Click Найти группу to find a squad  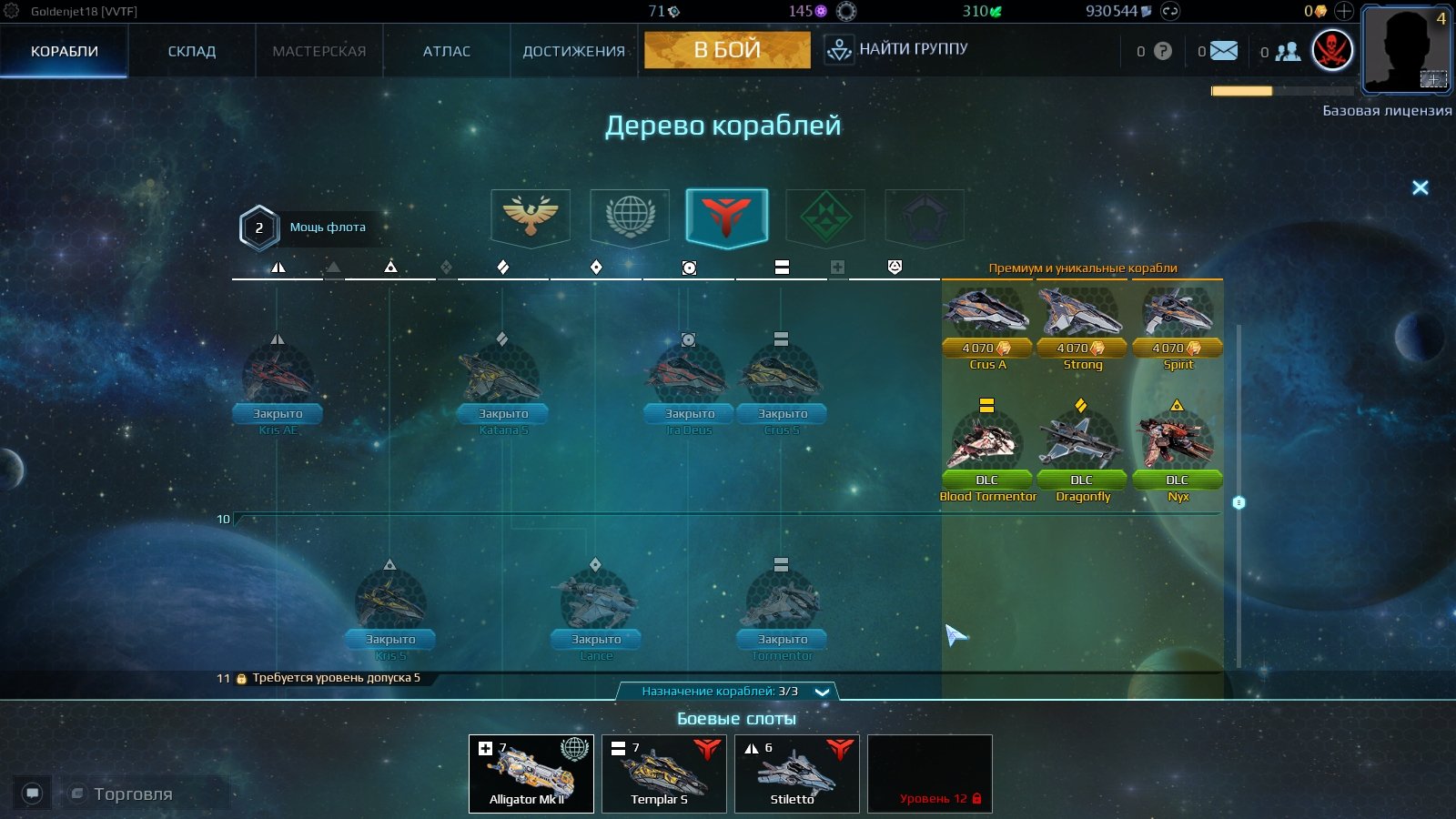tap(896, 49)
